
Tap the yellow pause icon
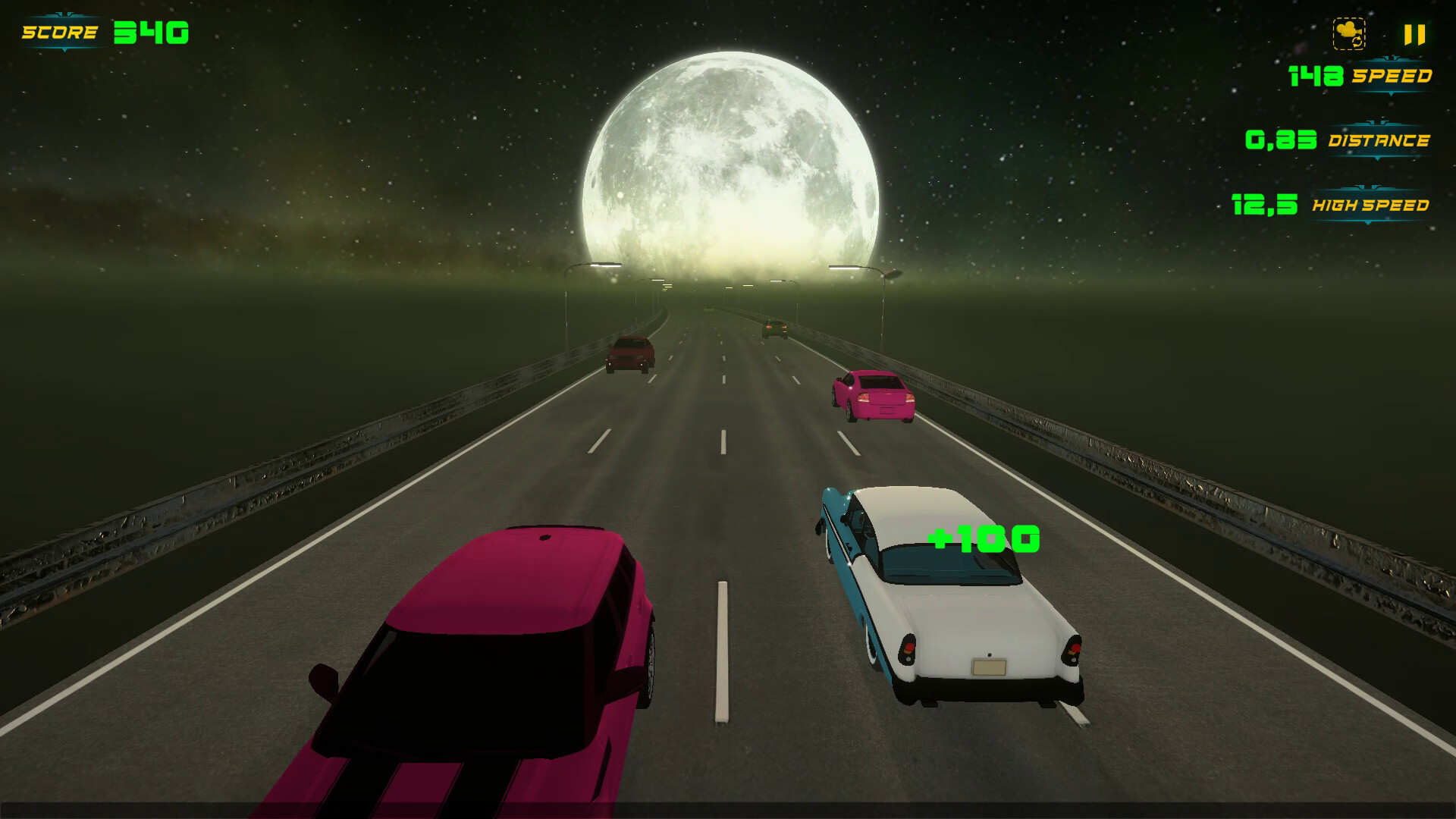[1414, 33]
